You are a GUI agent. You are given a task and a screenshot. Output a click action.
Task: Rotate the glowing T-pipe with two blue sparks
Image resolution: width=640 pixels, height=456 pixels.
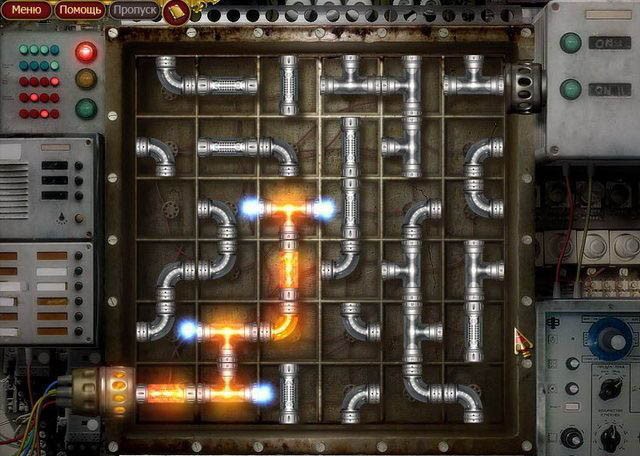pyautogui.click(x=287, y=212)
